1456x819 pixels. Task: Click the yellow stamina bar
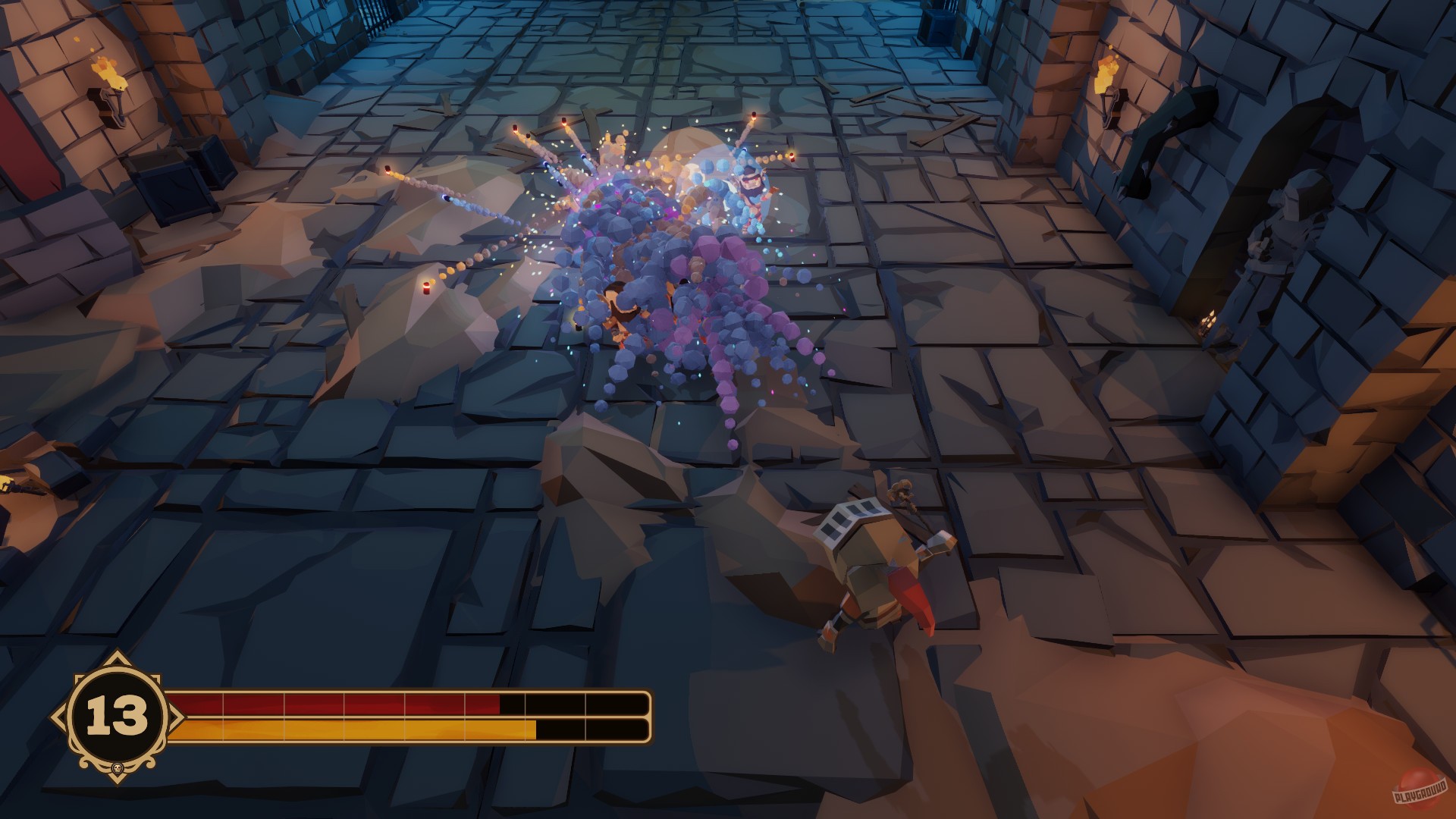pos(334,732)
